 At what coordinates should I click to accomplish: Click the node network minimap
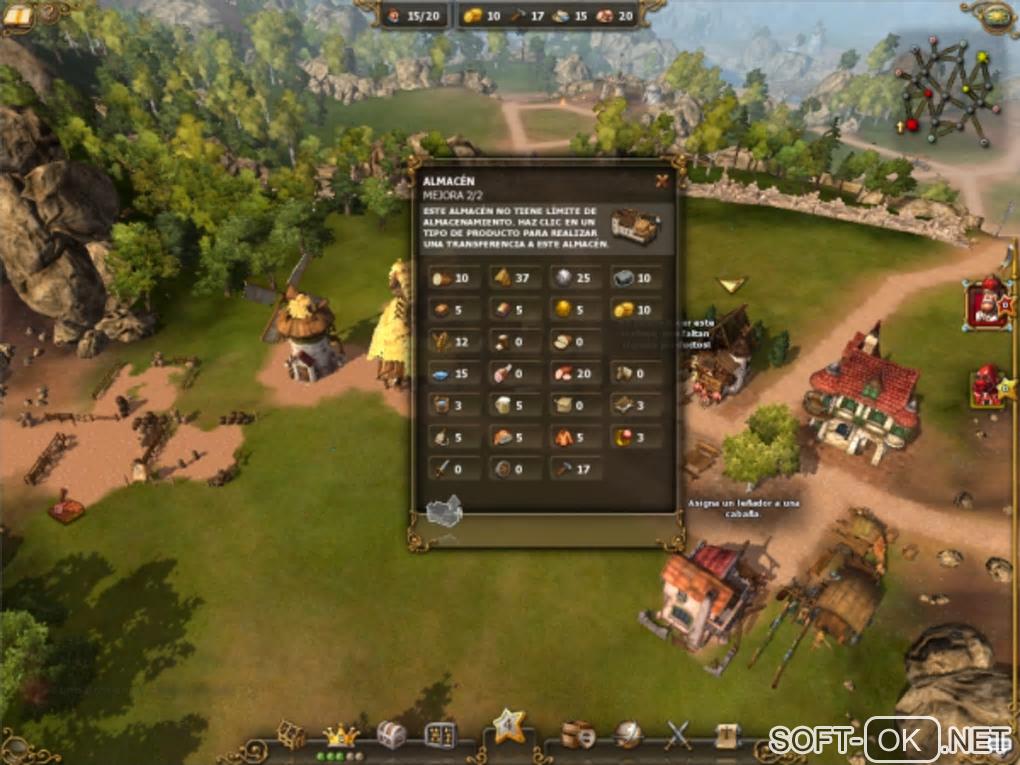pos(947,90)
